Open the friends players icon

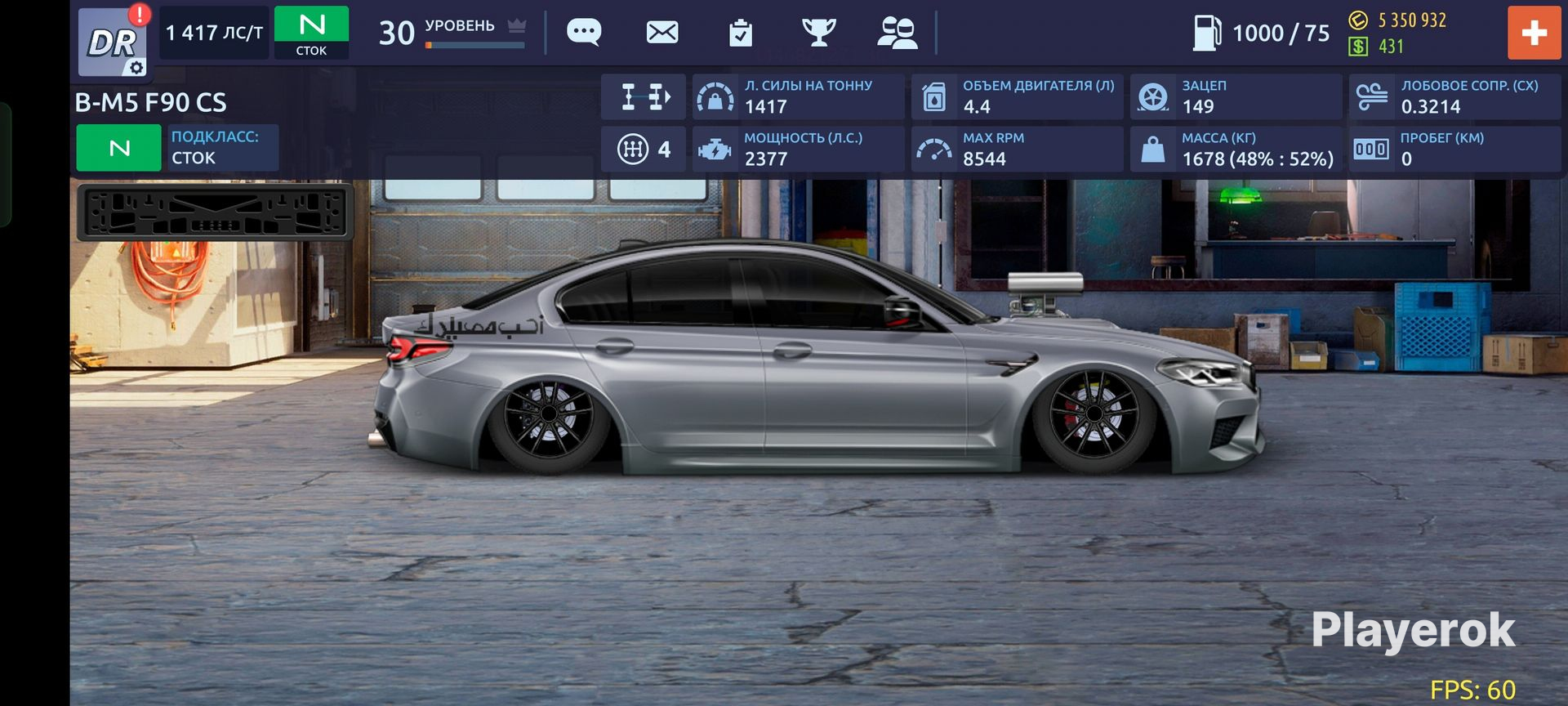pos(897,33)
